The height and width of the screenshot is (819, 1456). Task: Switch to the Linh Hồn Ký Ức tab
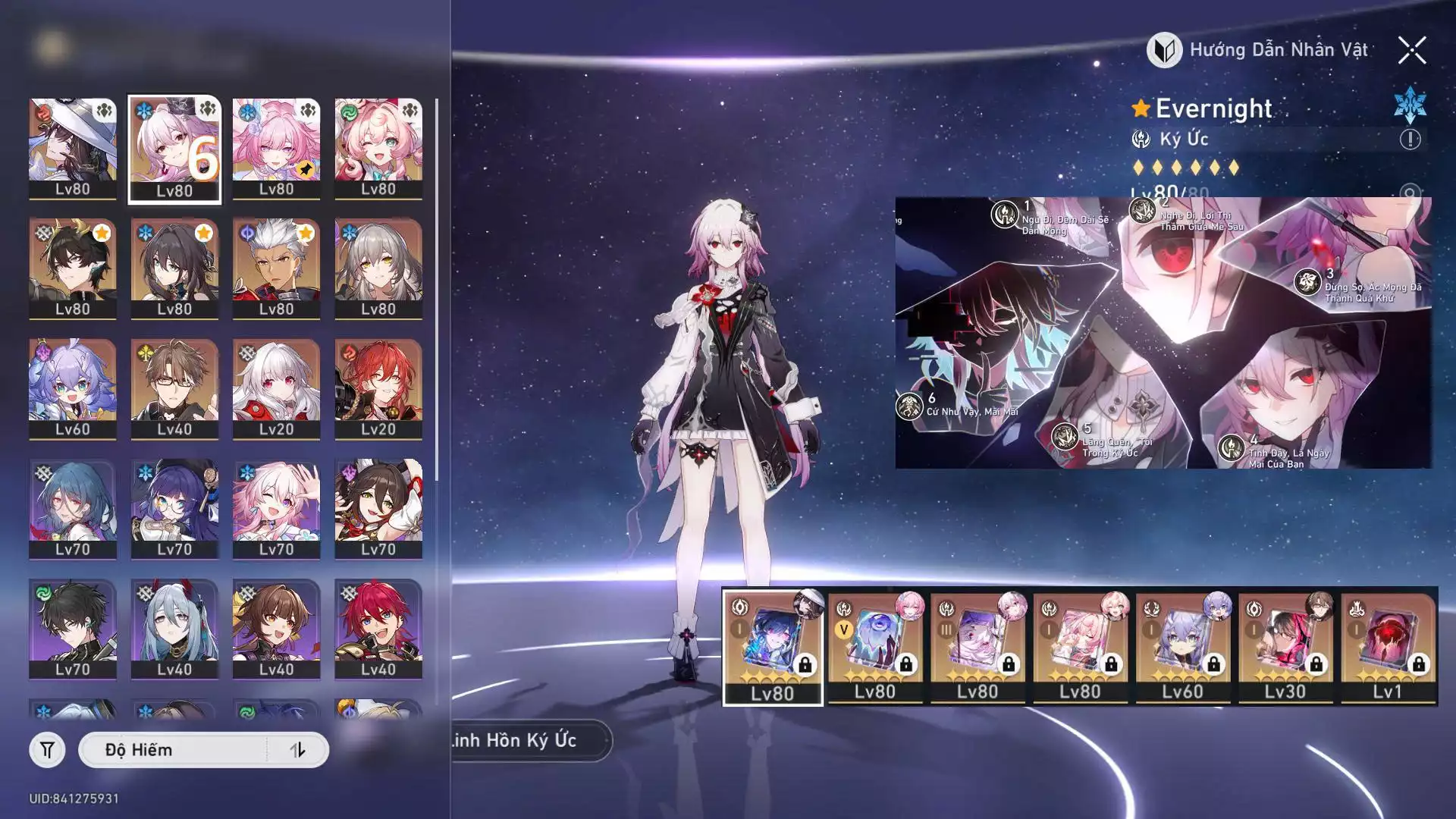coord(523,740)
